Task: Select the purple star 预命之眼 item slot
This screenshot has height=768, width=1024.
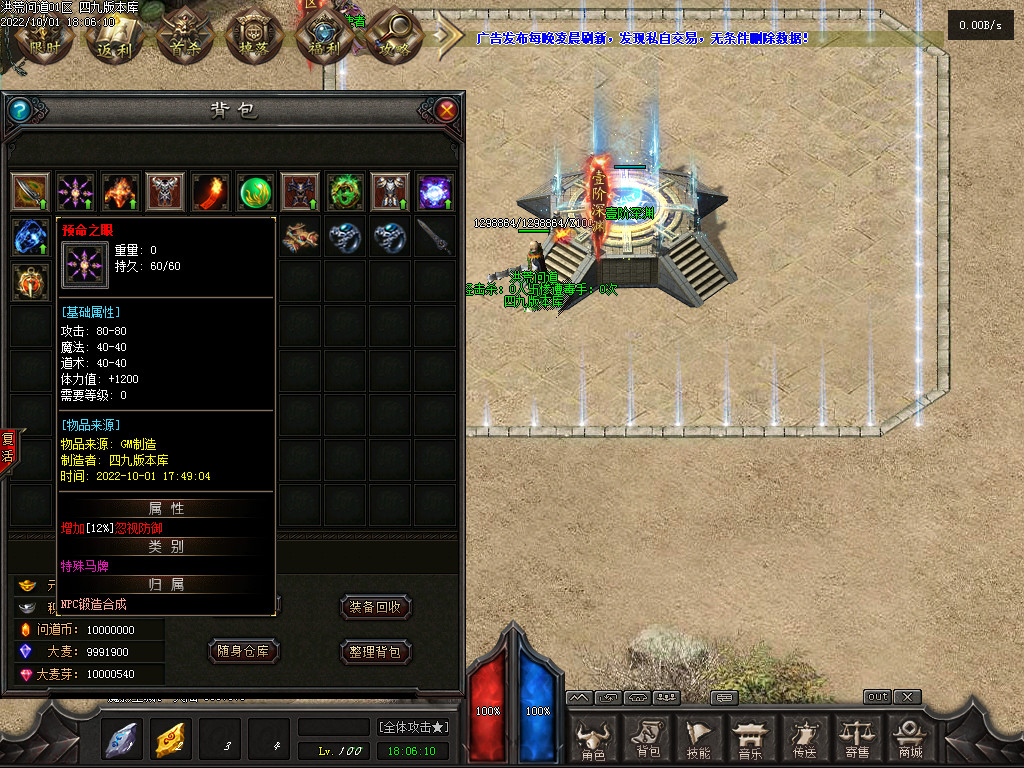Action: pyautogui.click(x=75, y=191)
